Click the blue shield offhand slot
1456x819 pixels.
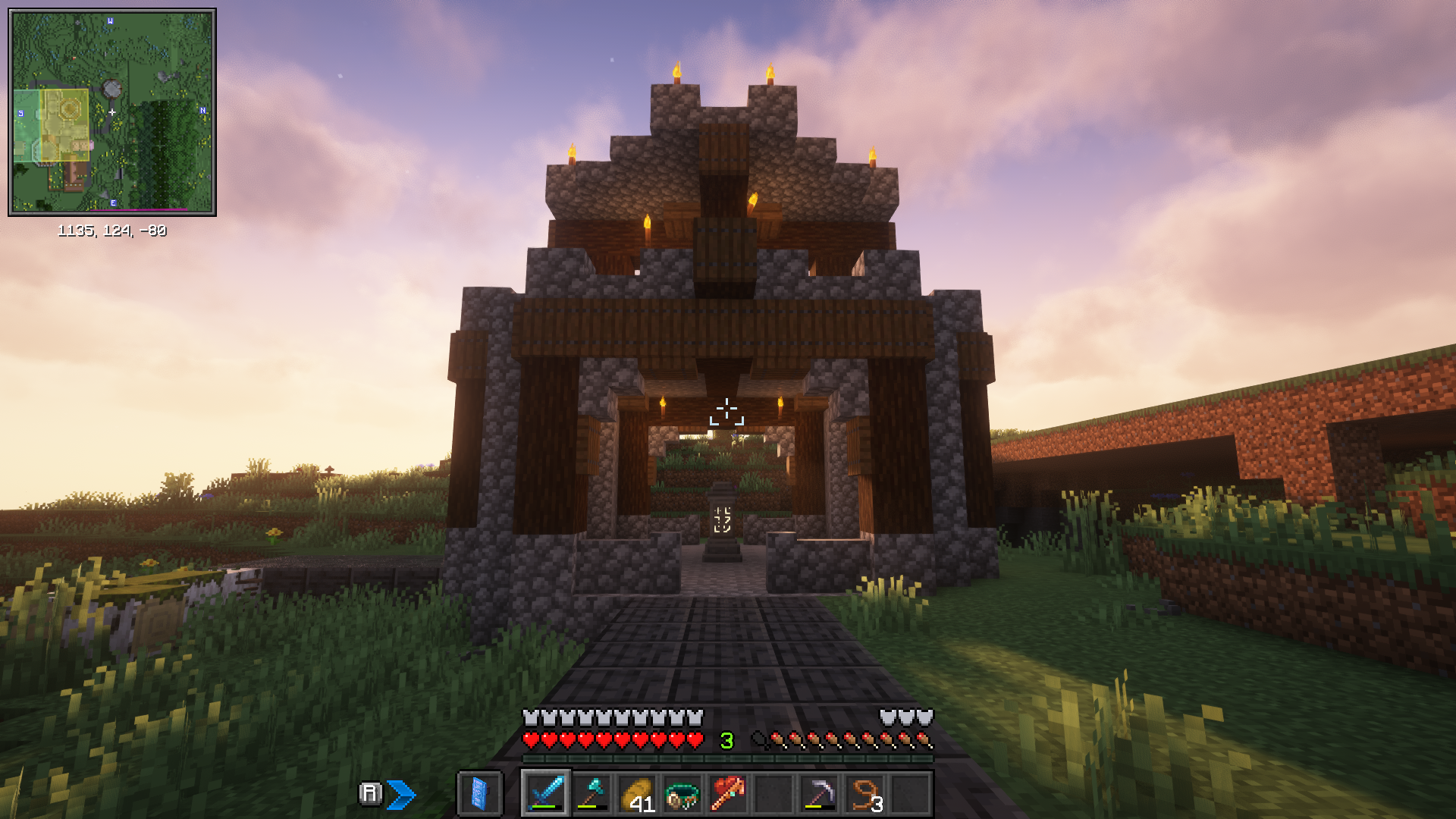[x=479, y=794]
